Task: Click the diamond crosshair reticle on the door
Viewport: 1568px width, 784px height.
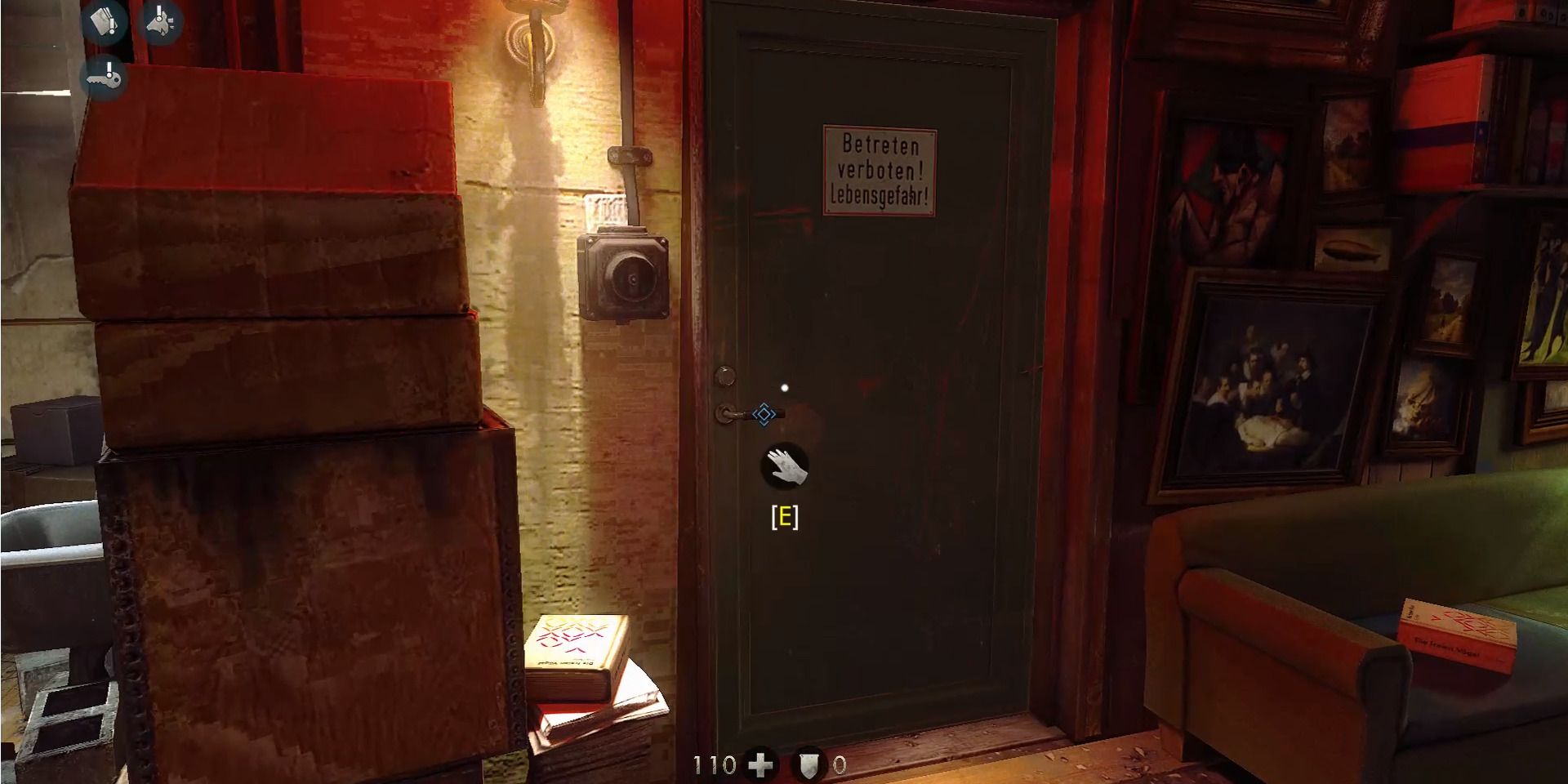Action: pyautogui.click(x=764, y=415)
